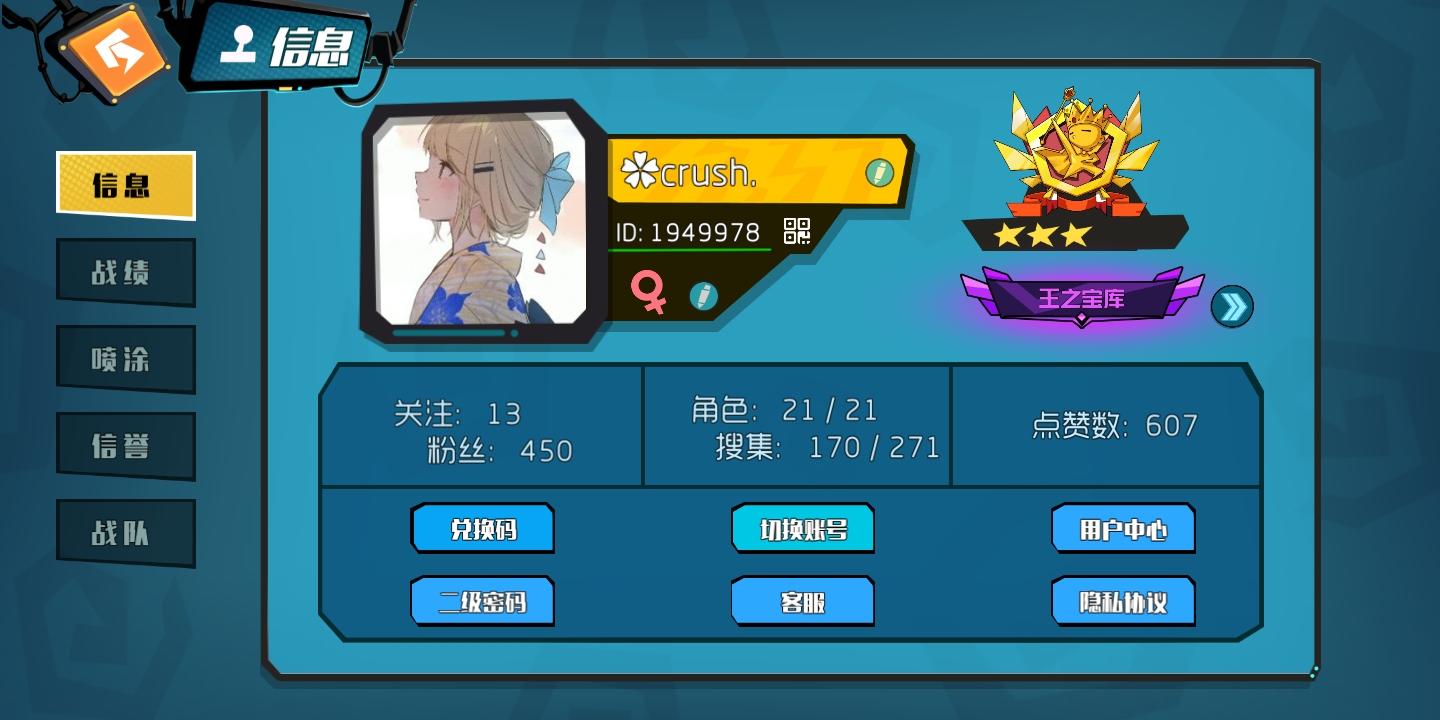
Task: Select the 信誉 tab
Action: (x=125, y=445)
